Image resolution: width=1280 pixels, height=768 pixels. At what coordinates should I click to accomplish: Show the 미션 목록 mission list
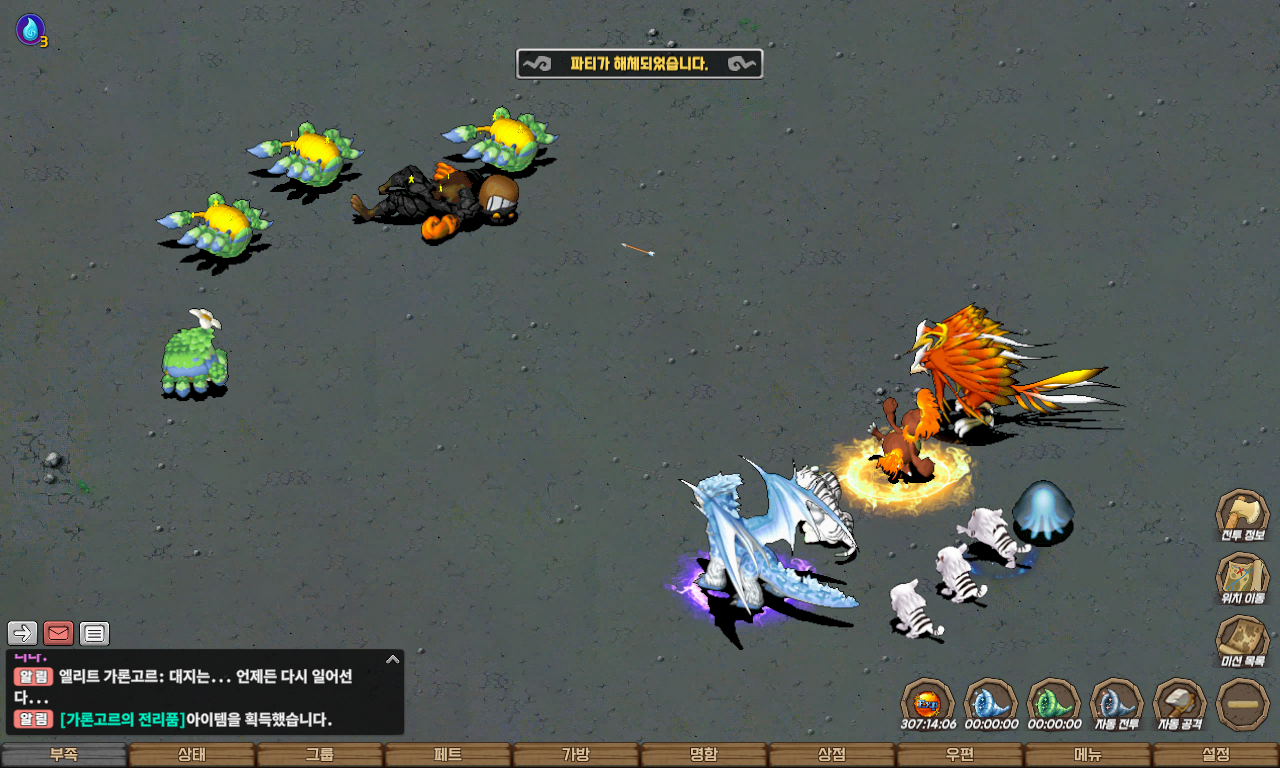tap(1242, 640)
